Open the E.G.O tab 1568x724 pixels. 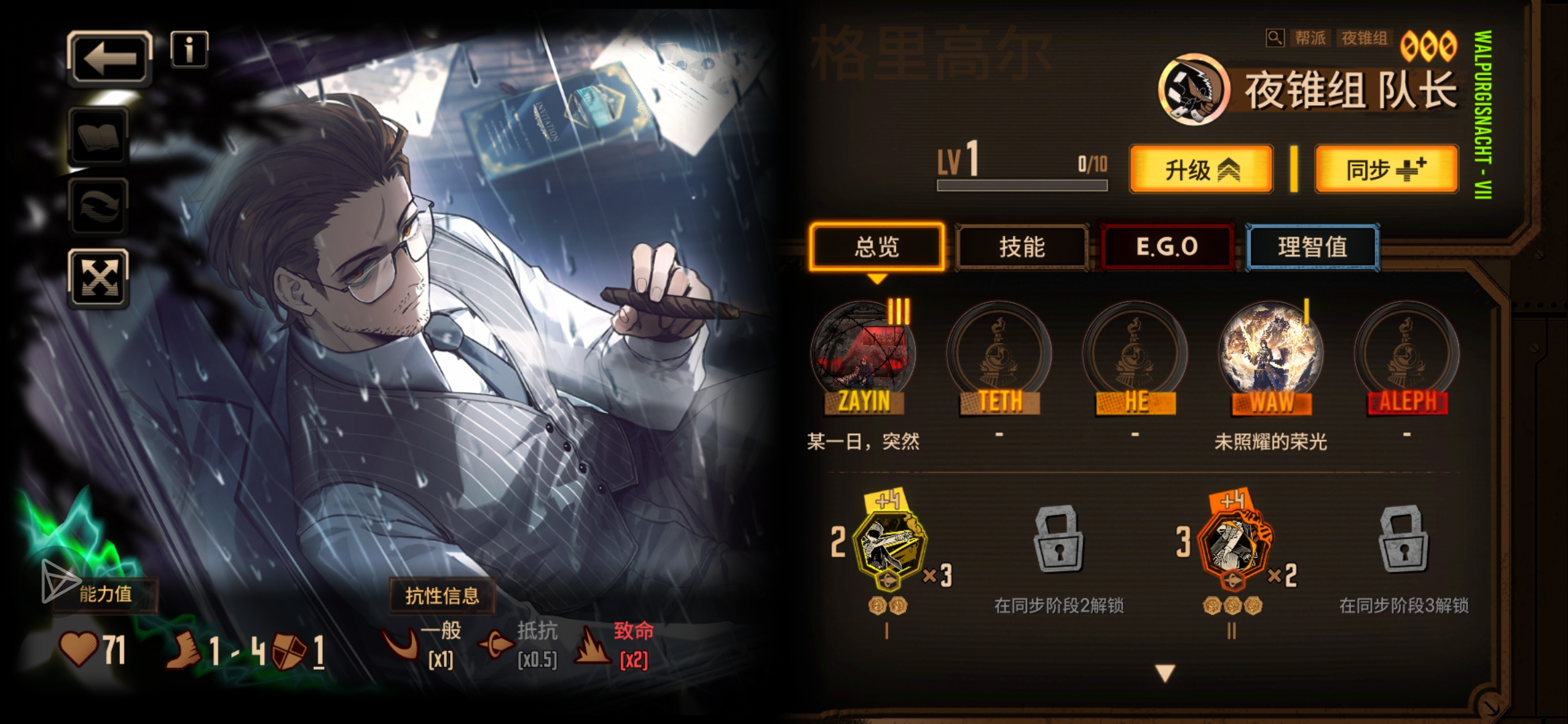click(x=1167, y=247)
